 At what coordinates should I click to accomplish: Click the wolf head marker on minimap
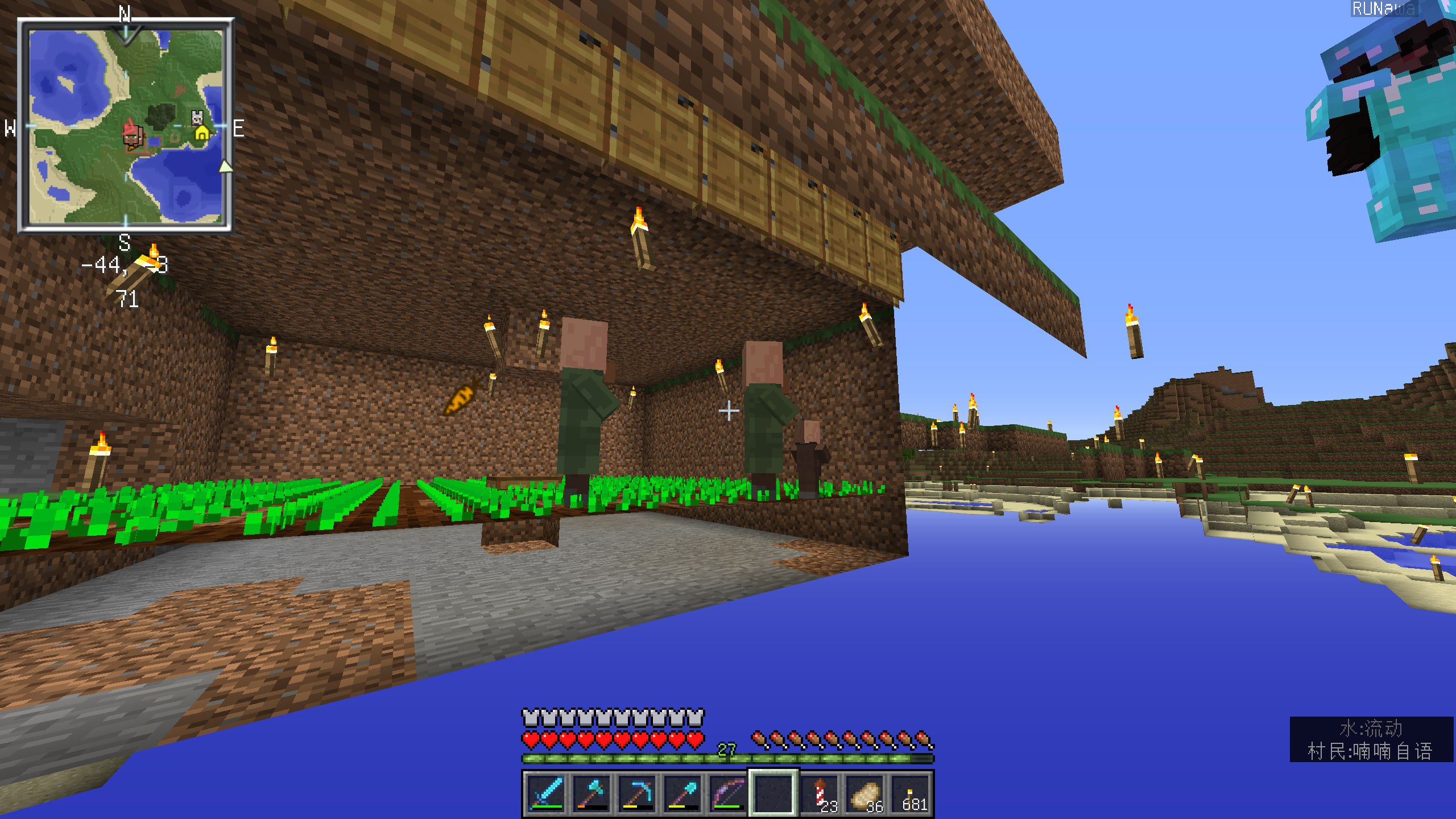point(197,118)
